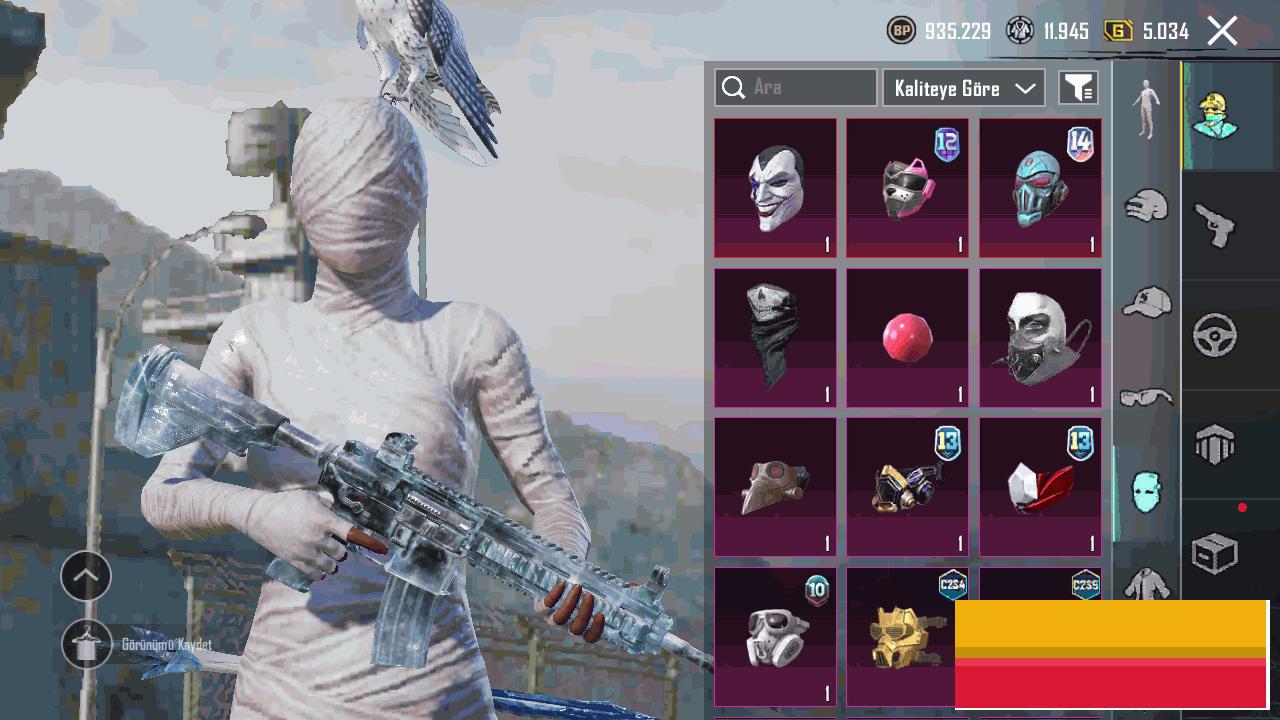Select the red clown nose
Screen dimensions: 1280x720
coord(907,338)
